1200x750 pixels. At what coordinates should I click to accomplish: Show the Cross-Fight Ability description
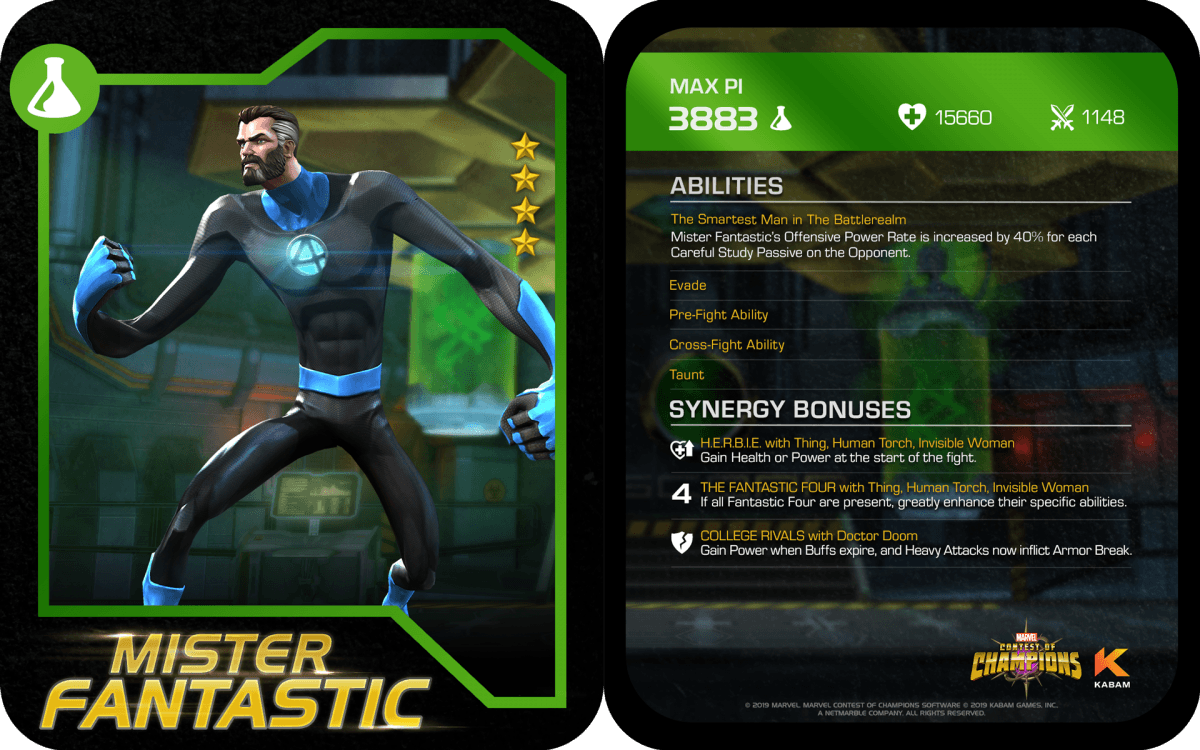point(727,345)
